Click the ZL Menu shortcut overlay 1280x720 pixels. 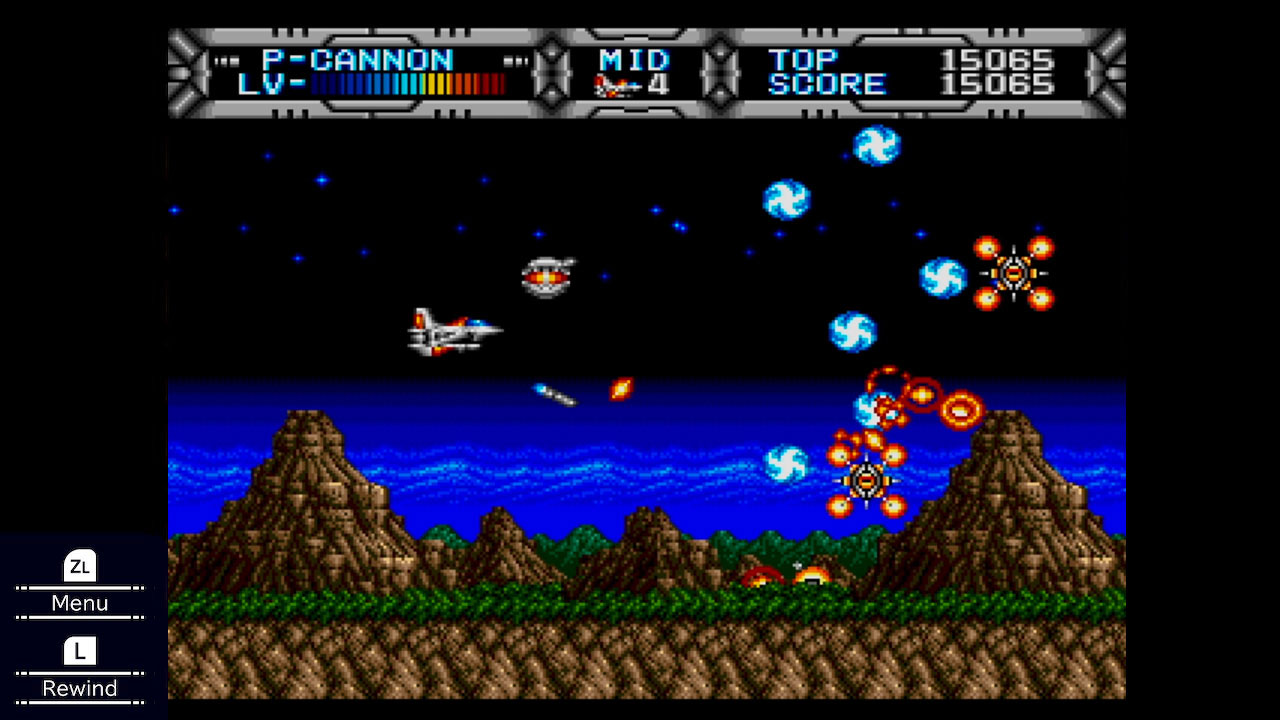coord(78,583)
